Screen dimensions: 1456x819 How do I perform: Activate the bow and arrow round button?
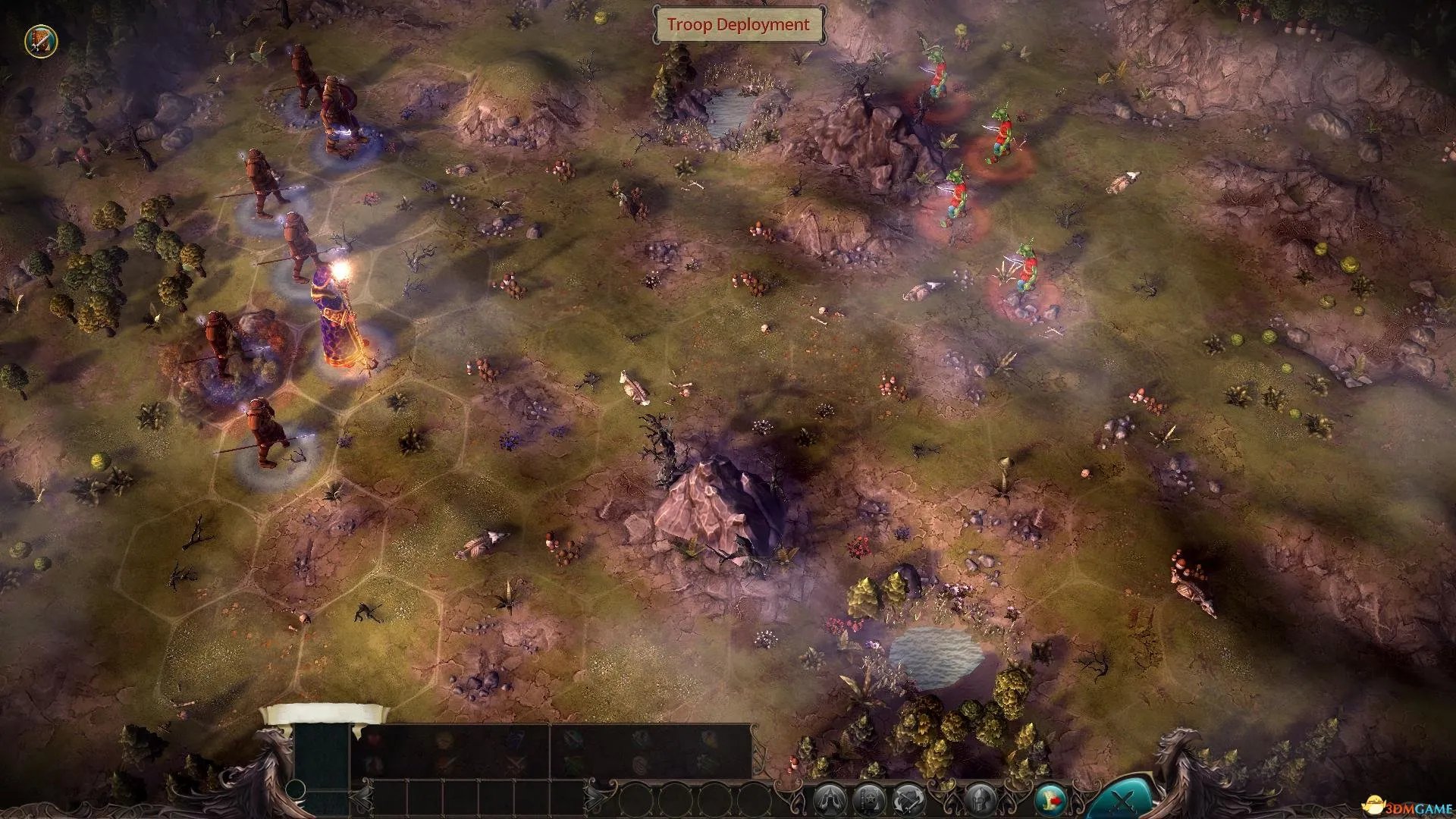pos(908,799)
